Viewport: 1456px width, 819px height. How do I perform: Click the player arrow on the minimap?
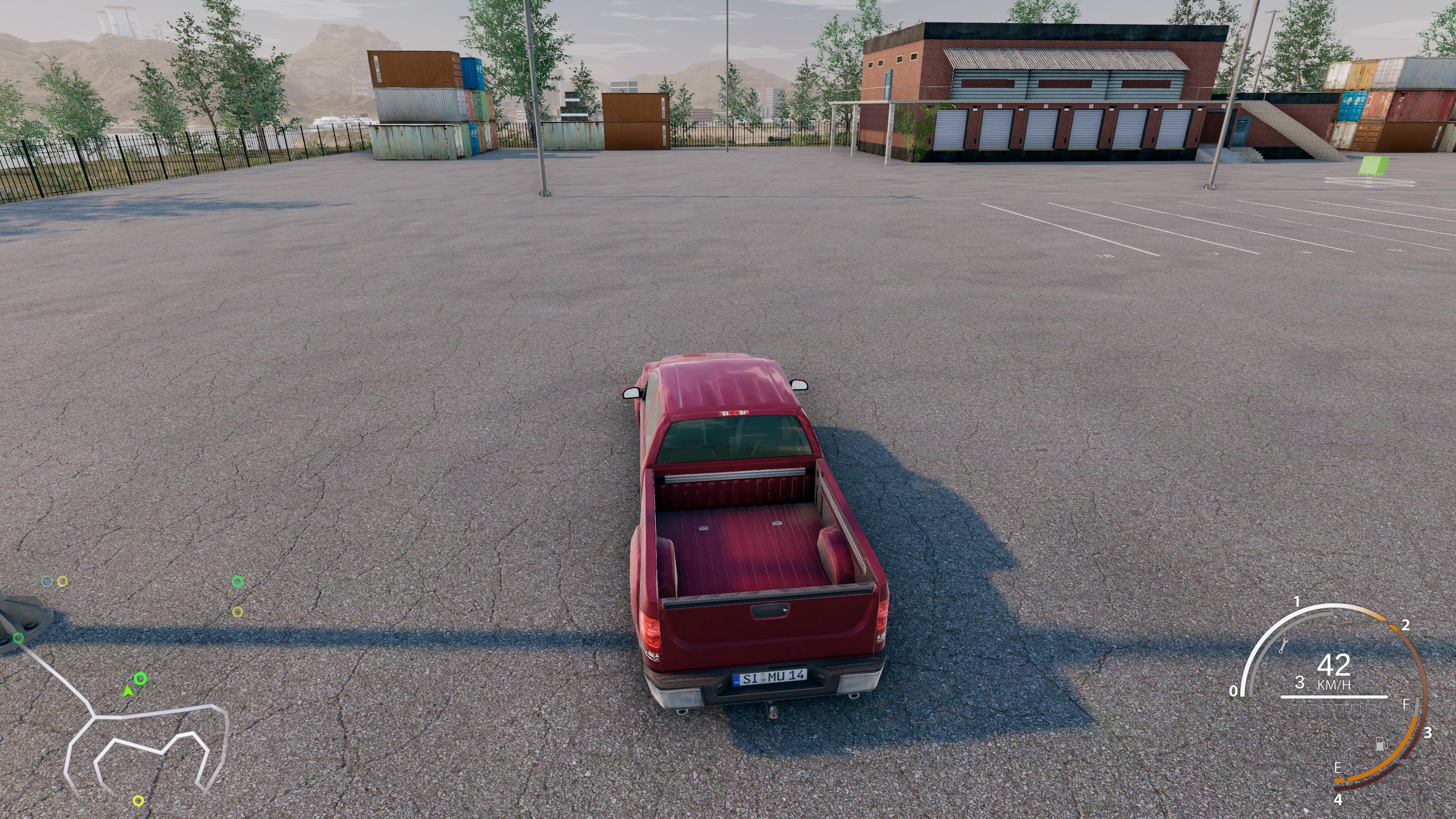click(128, 692)
